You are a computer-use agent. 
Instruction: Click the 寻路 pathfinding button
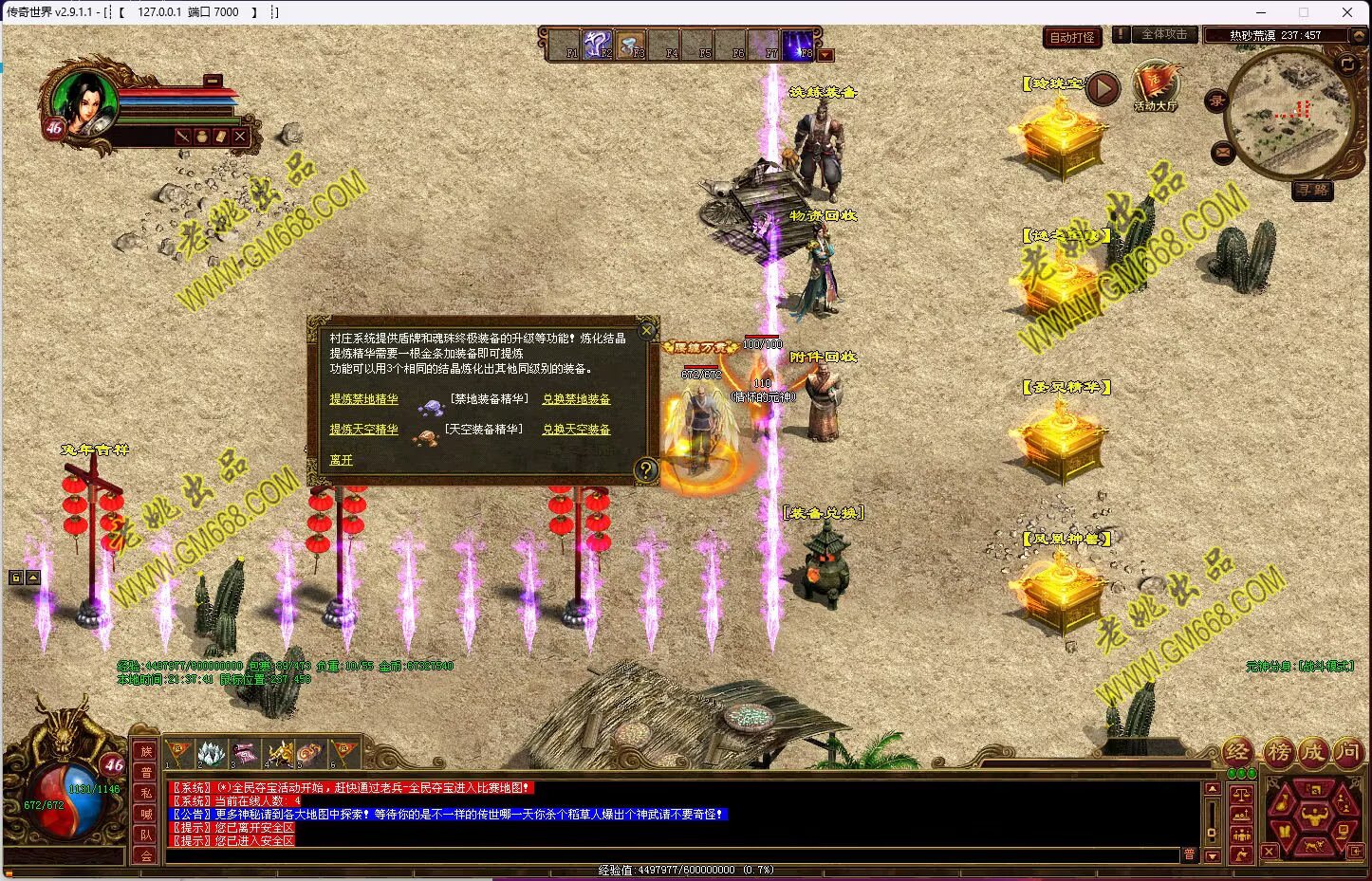tap(1313, 191)
